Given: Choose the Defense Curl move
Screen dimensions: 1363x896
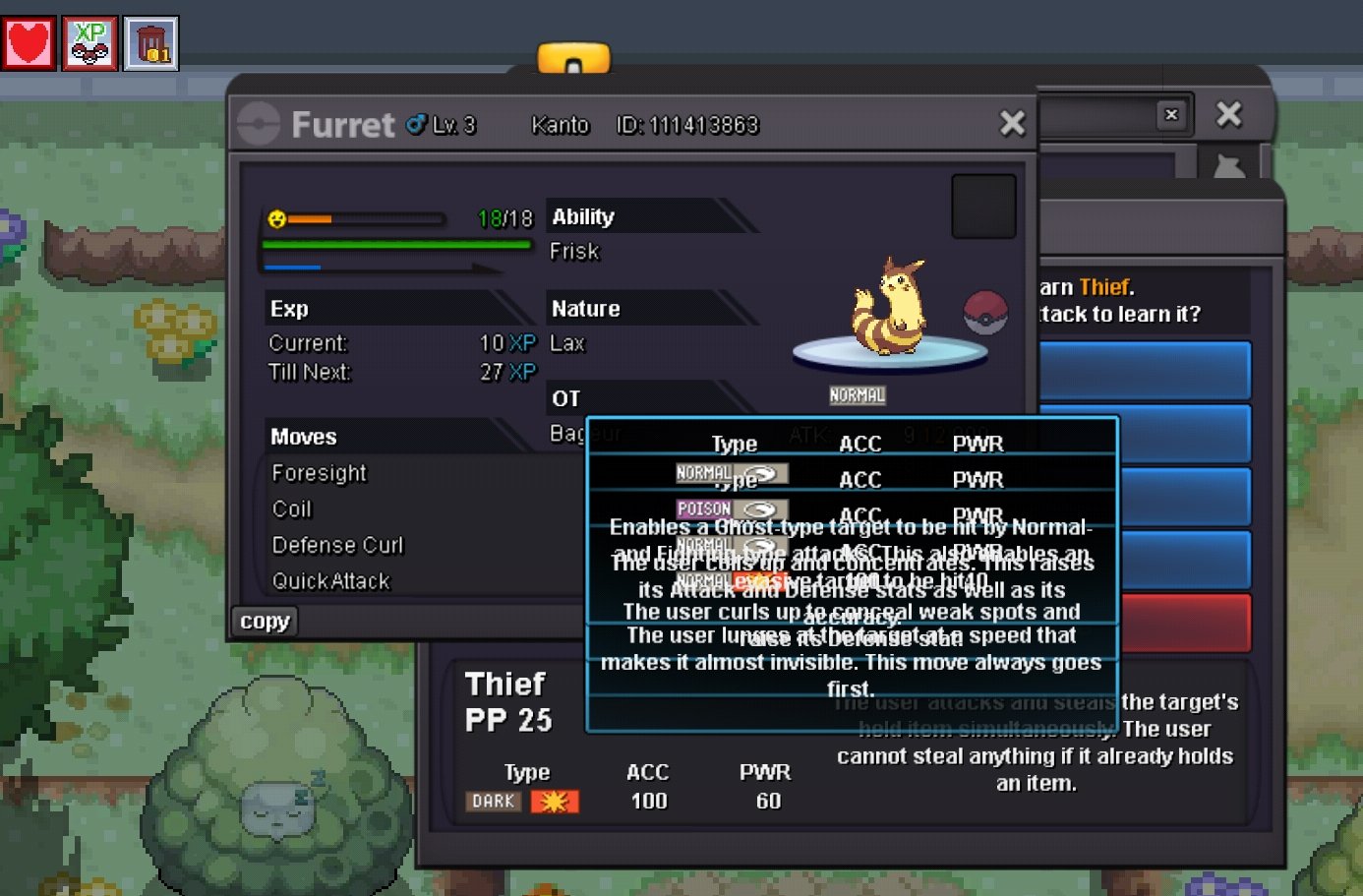Looking at the screenshot, I should pyautogui.click(x=337, y=545).
